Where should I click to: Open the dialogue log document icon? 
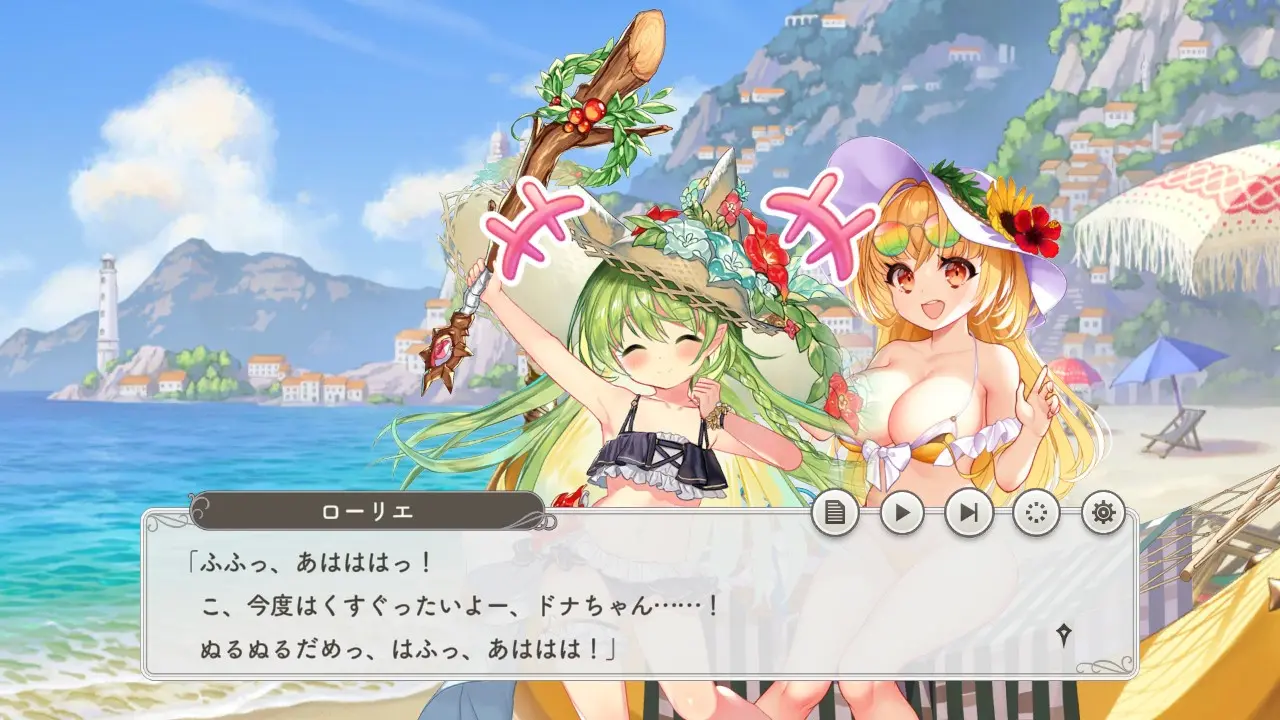click(x=835, y=513)
